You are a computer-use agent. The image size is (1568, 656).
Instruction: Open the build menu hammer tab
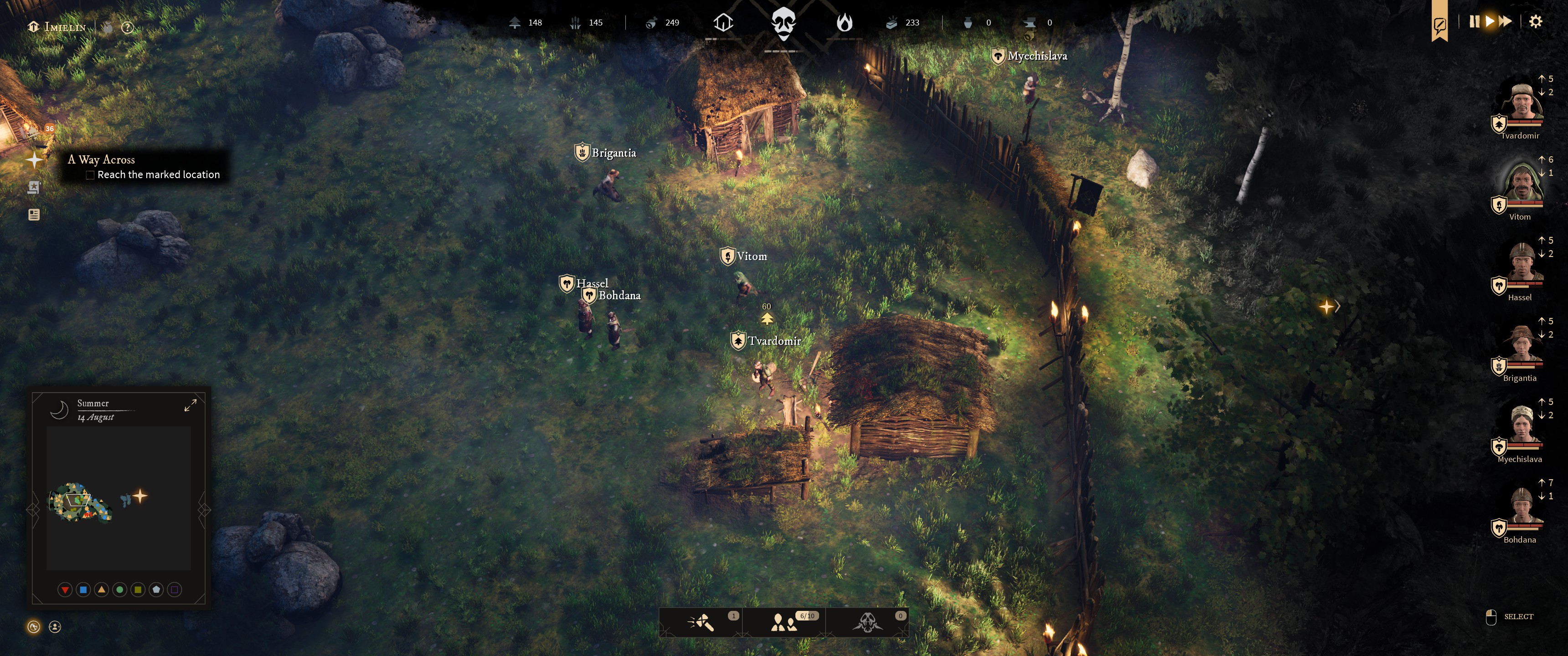[701, 623]
